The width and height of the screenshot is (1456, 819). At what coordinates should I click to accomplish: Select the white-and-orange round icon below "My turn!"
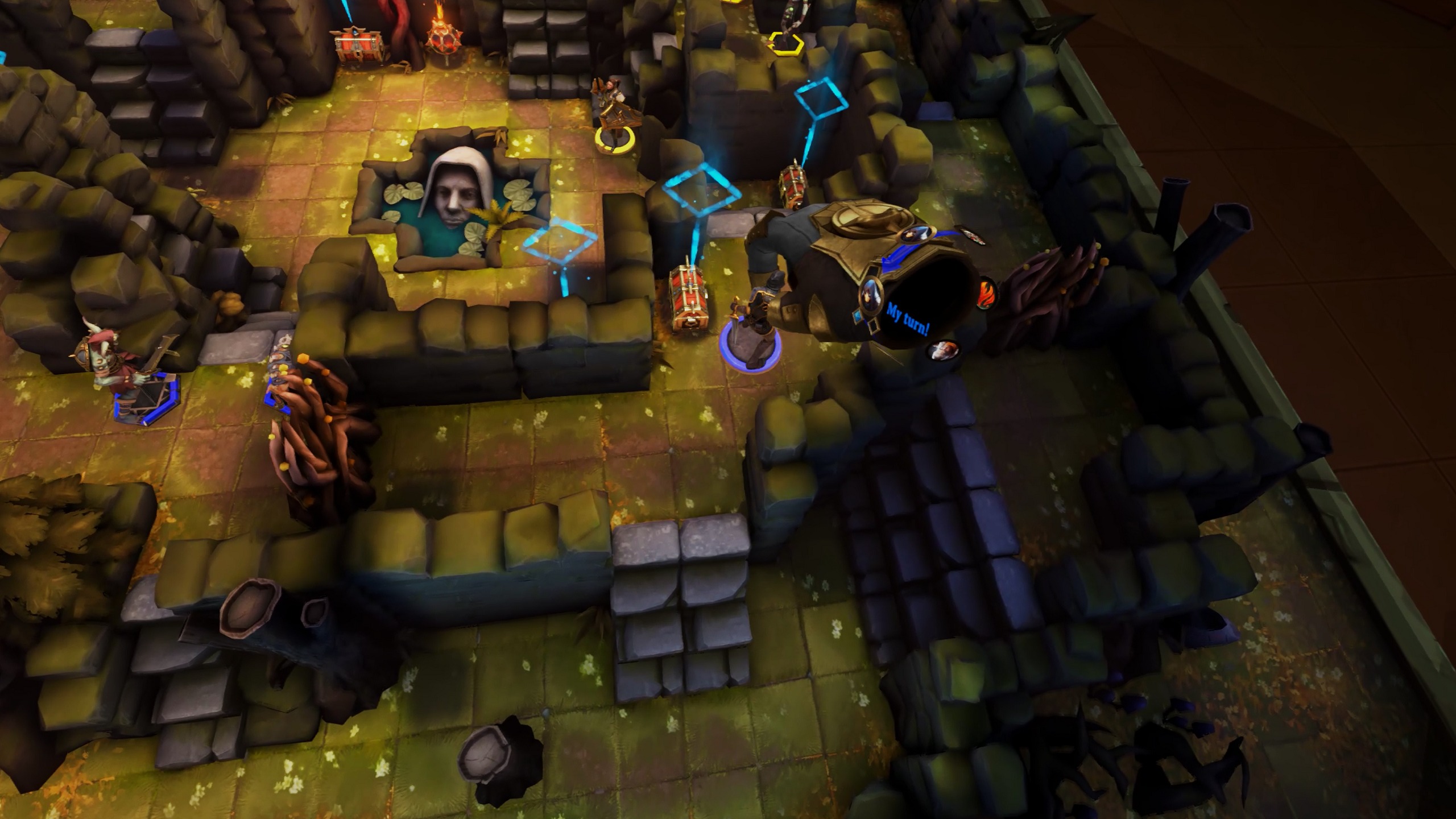click(942, 350)
